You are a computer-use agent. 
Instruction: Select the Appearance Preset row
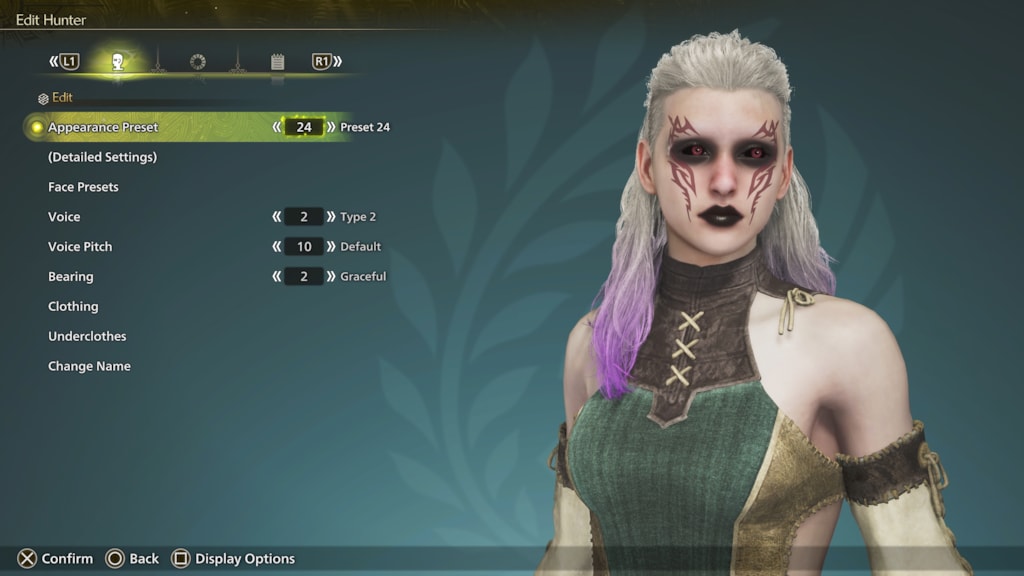tap(103, 127)
